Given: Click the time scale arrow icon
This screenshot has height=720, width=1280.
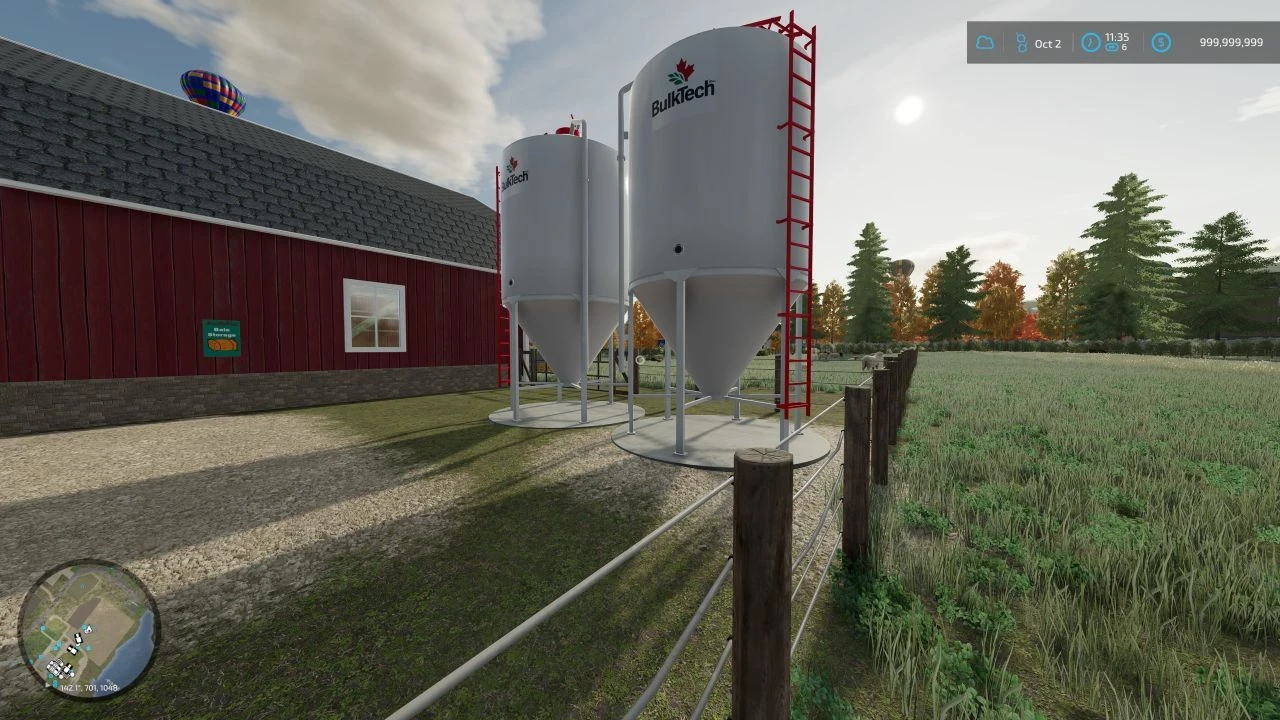Looking at the screenshot, I should (1112, 47).
